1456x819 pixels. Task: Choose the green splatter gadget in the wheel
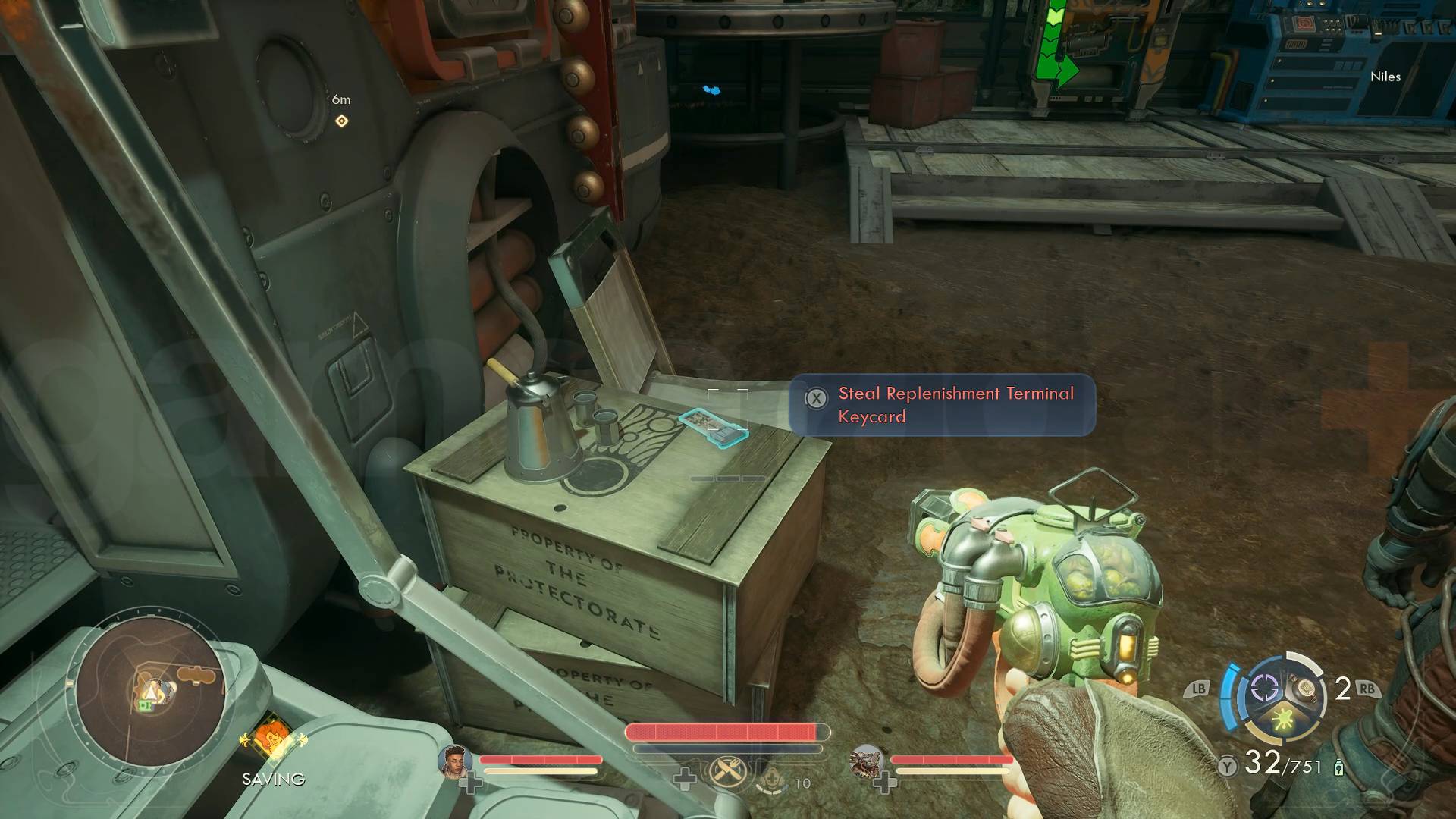pos(1284,720)
